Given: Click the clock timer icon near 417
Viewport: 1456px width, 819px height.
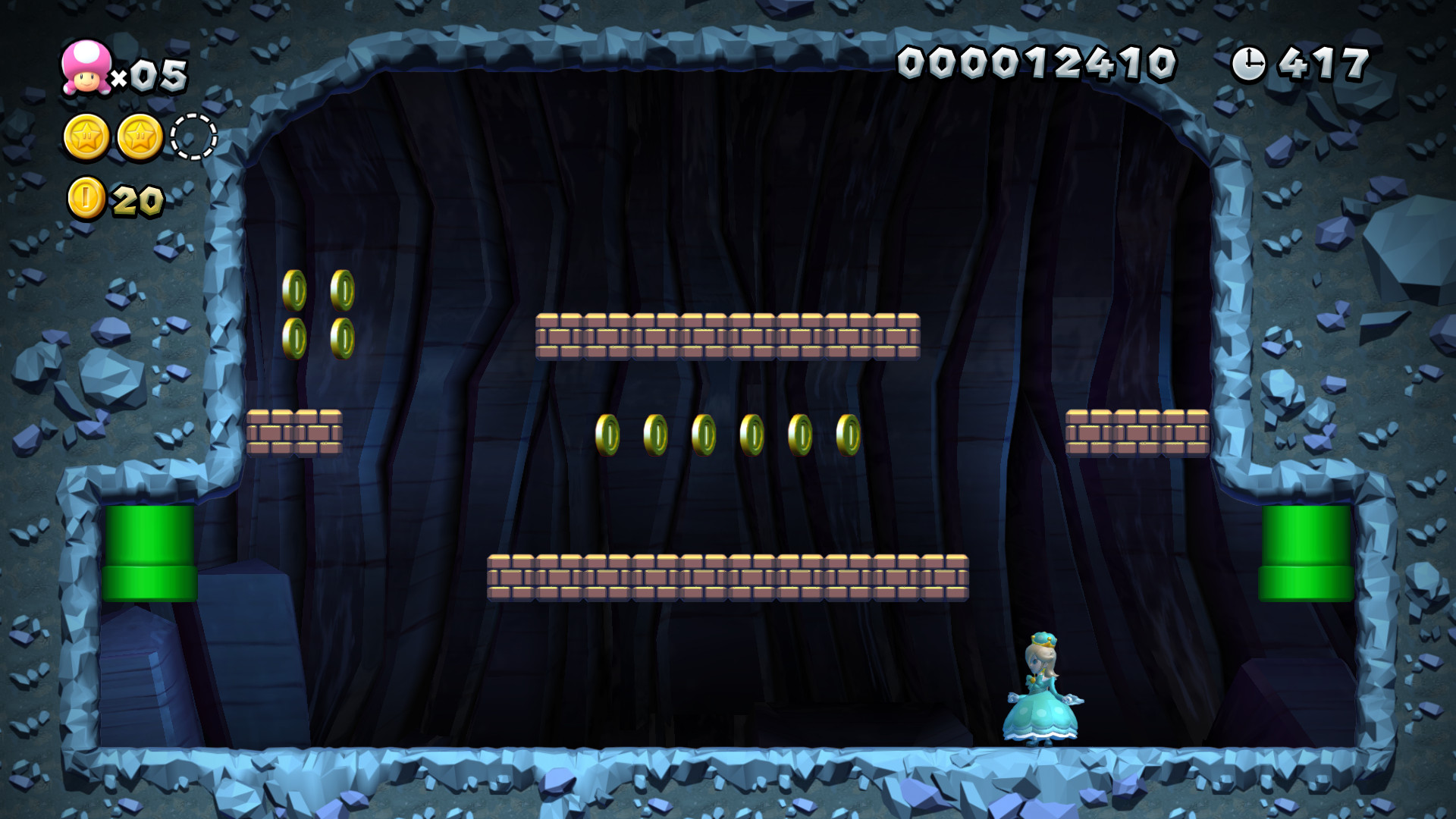Looking at the screenshot, I should pyautogui.click(x=1250, y=64).
